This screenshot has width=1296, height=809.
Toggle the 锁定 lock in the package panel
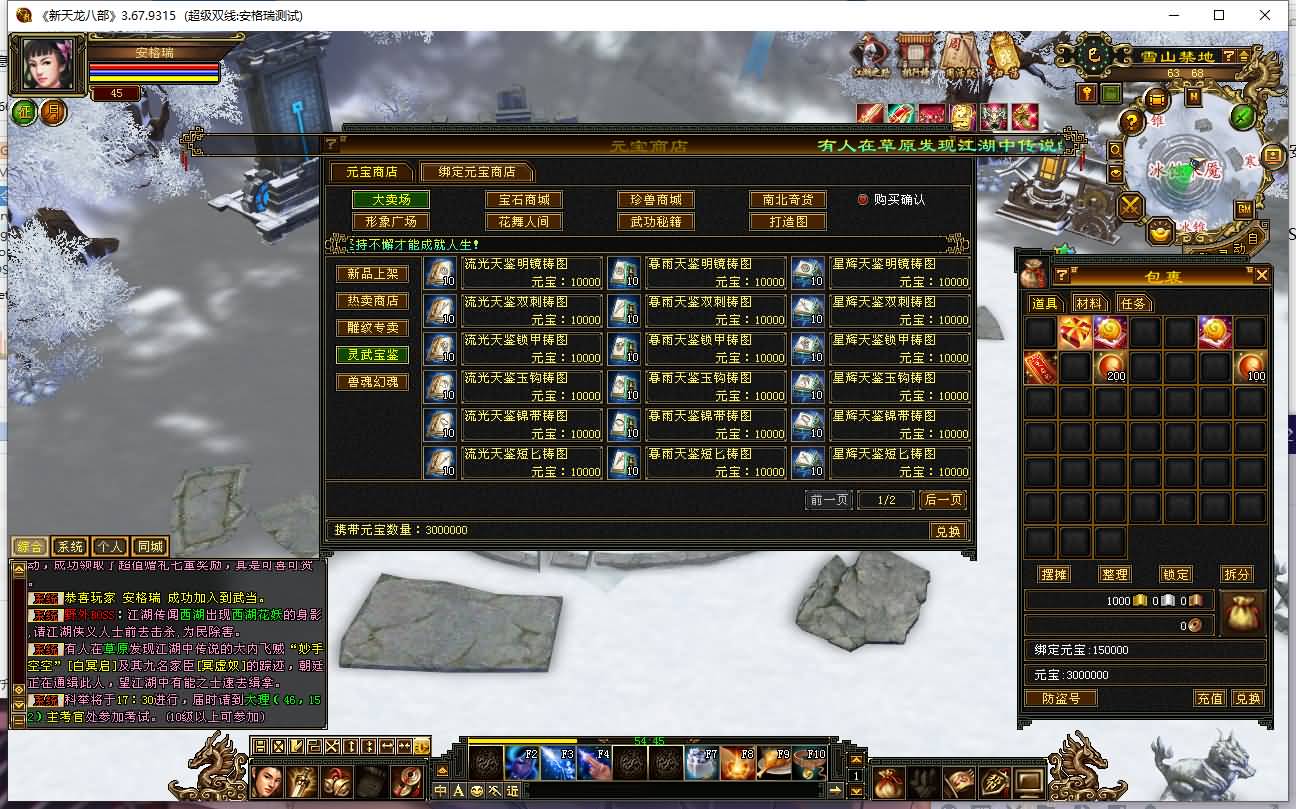click(x=1176, y=574)
